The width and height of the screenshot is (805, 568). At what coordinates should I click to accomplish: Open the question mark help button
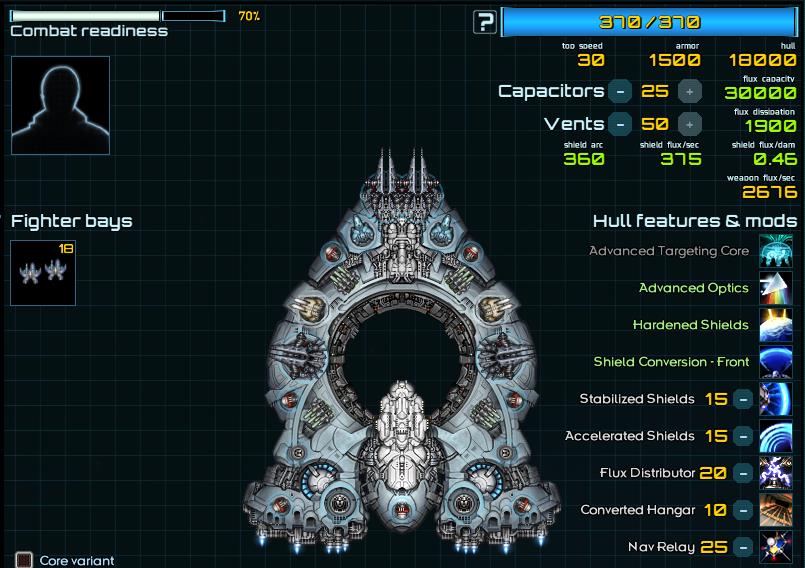pos(485,22)
